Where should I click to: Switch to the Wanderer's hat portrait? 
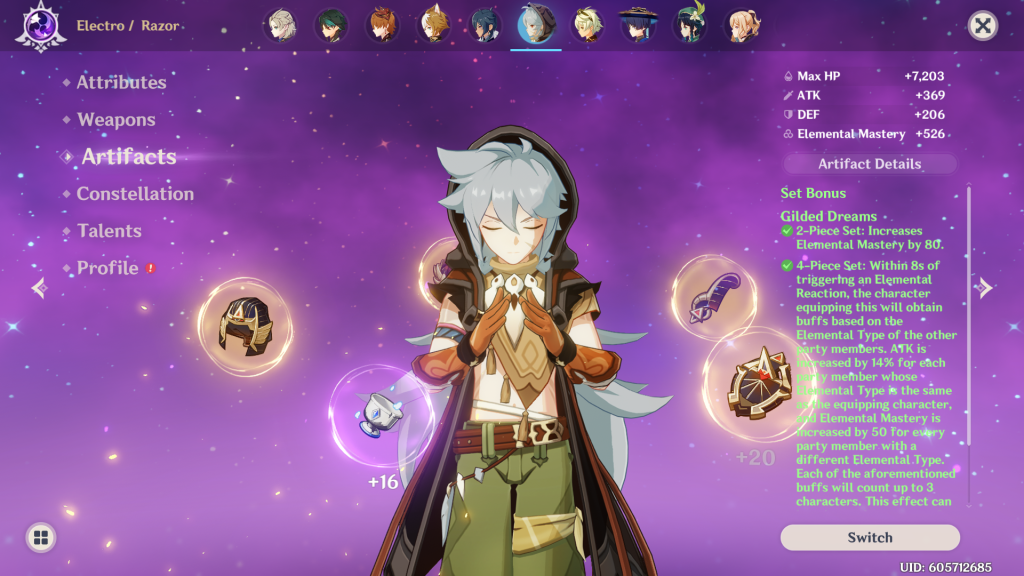tap(639, 26)
